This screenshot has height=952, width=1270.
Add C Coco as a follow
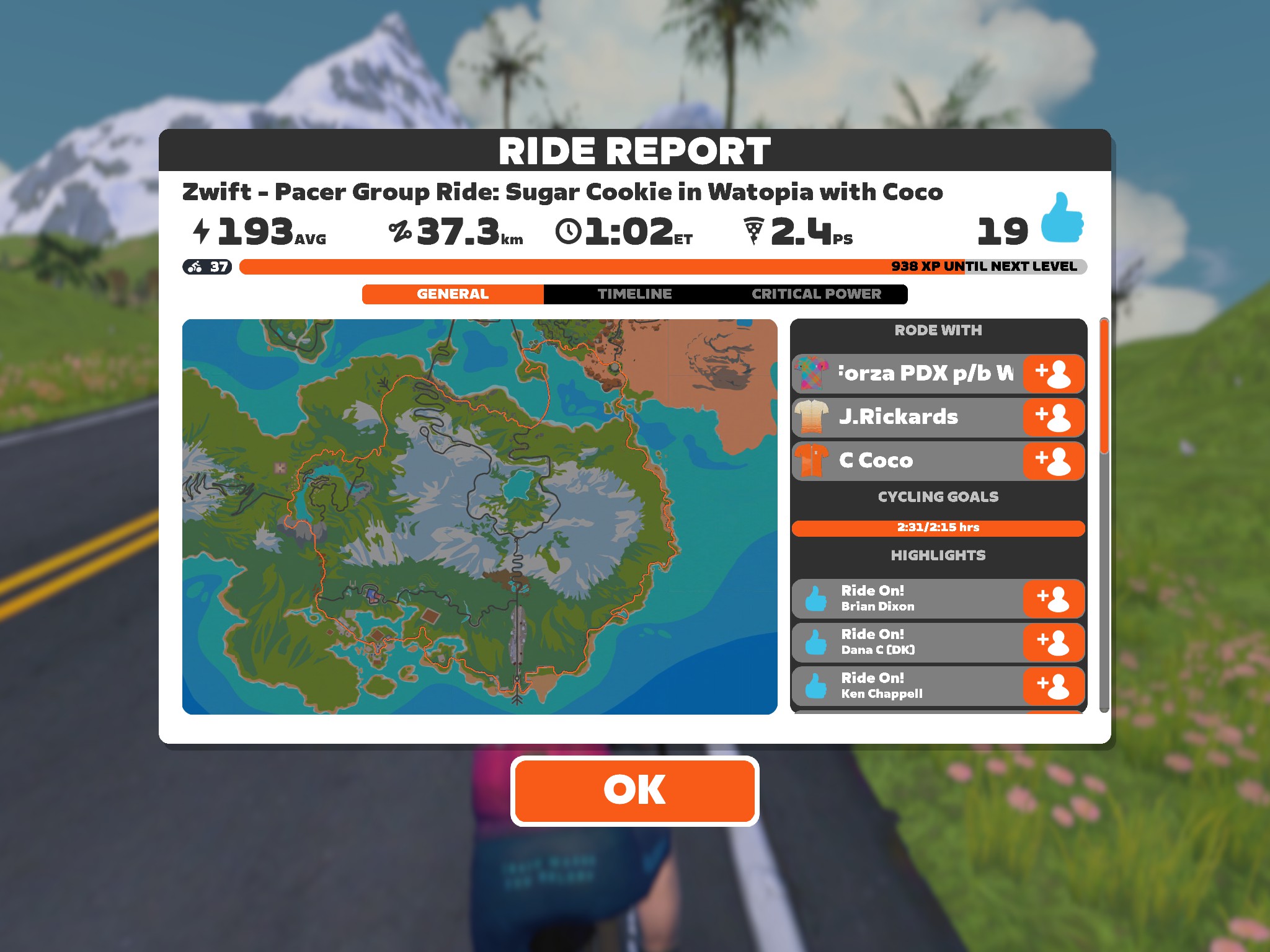tap(1053, 461)
